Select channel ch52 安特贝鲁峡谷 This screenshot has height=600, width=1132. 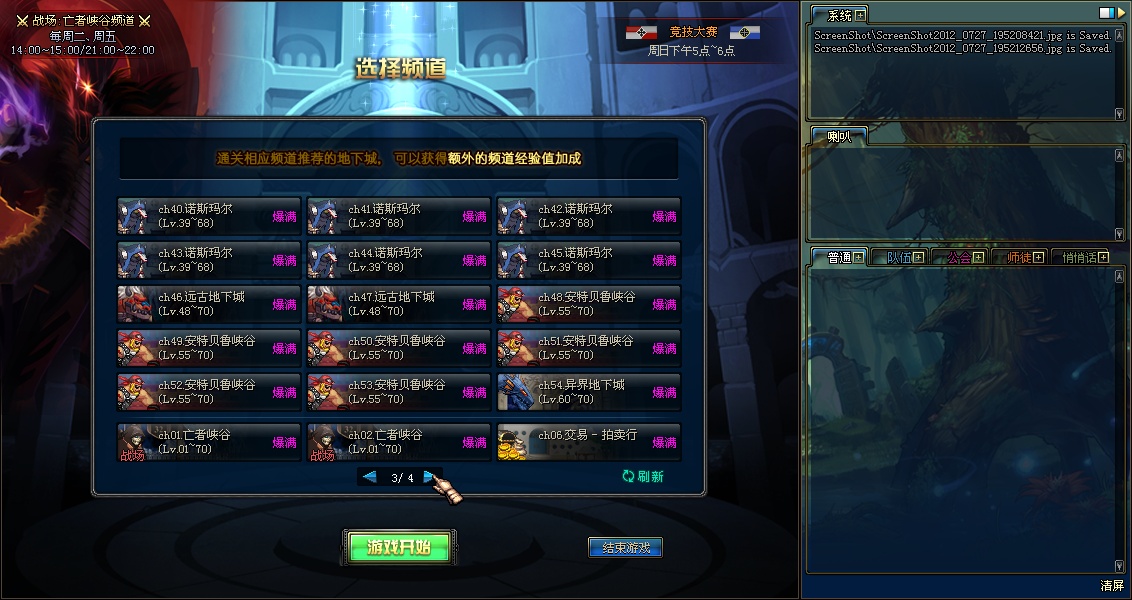pyautogui.click(x=209, y=392)
